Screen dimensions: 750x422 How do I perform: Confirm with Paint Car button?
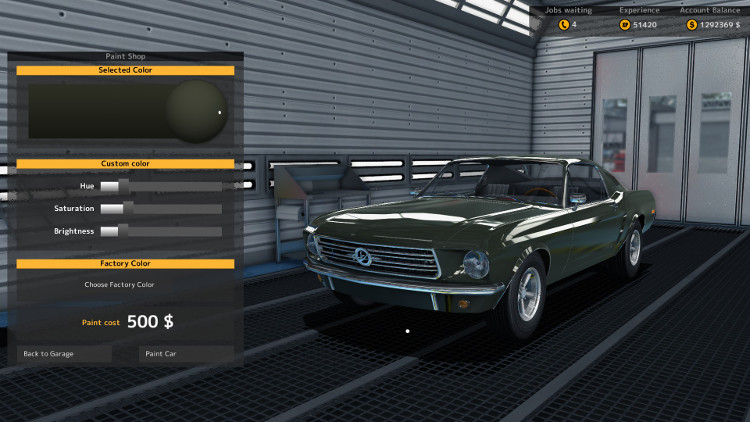pyautogui.click(x=184, y=353)
